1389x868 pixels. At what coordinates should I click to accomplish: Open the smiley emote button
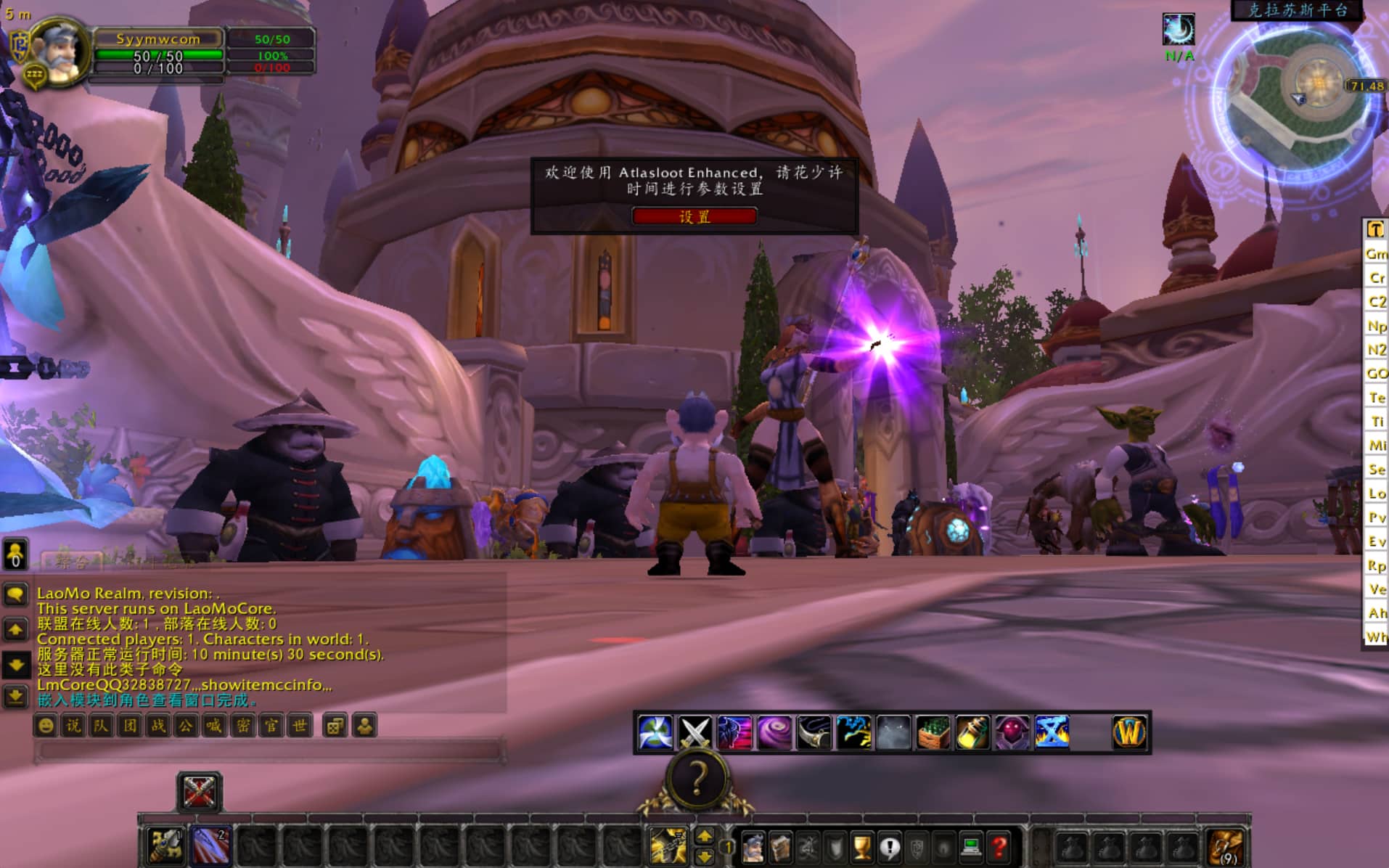click(46, 726)
